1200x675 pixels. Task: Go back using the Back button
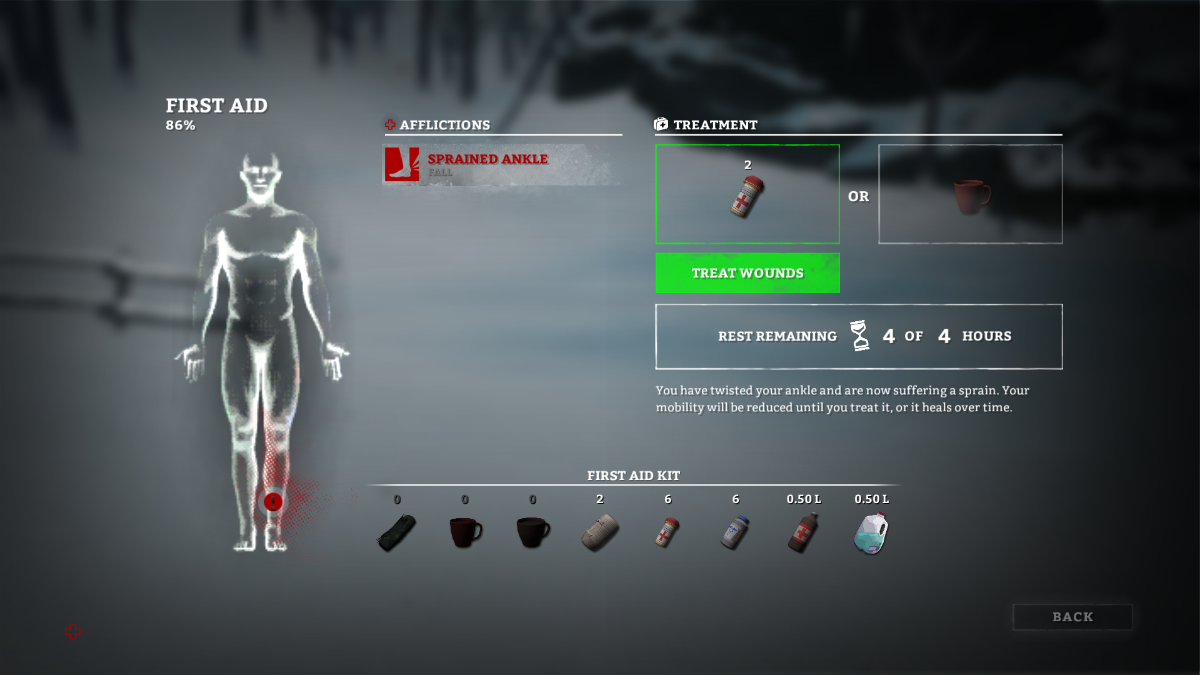(x=1072, y=617)
